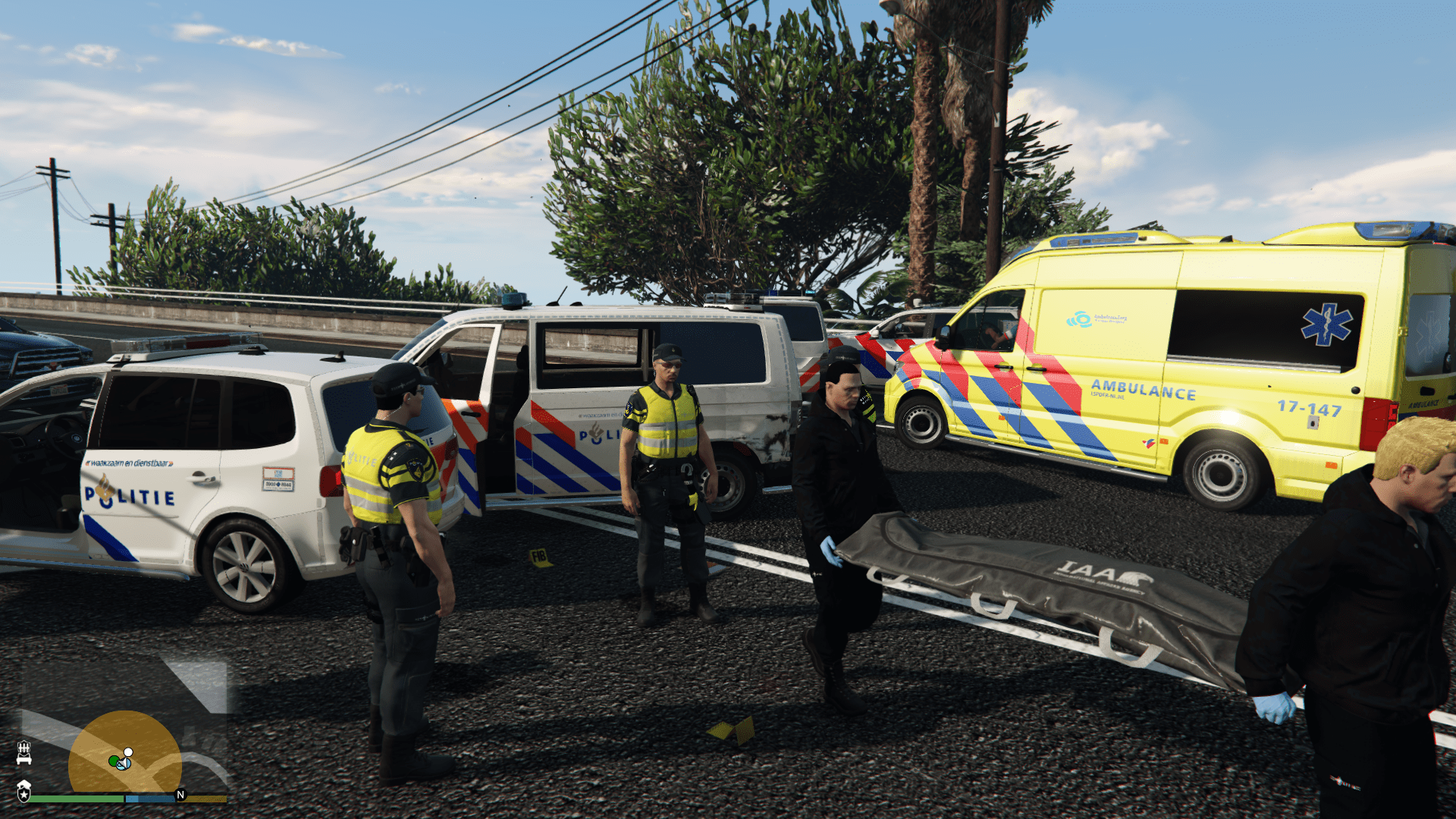Screen dimensions: 1456x819
Task: Click the railing/bridge HUD icon above the shield
Action: (x=24, y=753)
